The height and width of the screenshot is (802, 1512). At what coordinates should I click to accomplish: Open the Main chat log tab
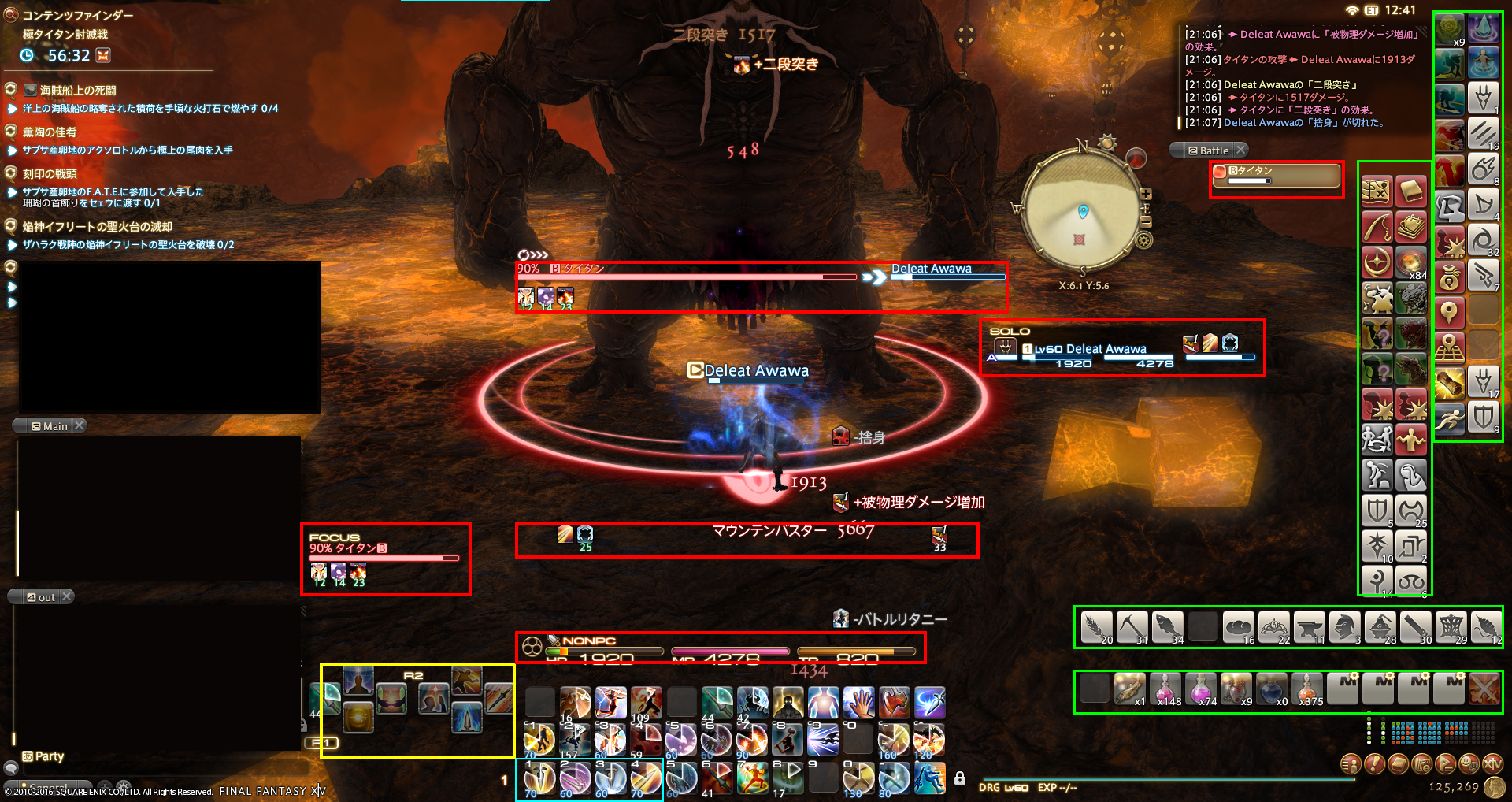[x=54, y=426]
